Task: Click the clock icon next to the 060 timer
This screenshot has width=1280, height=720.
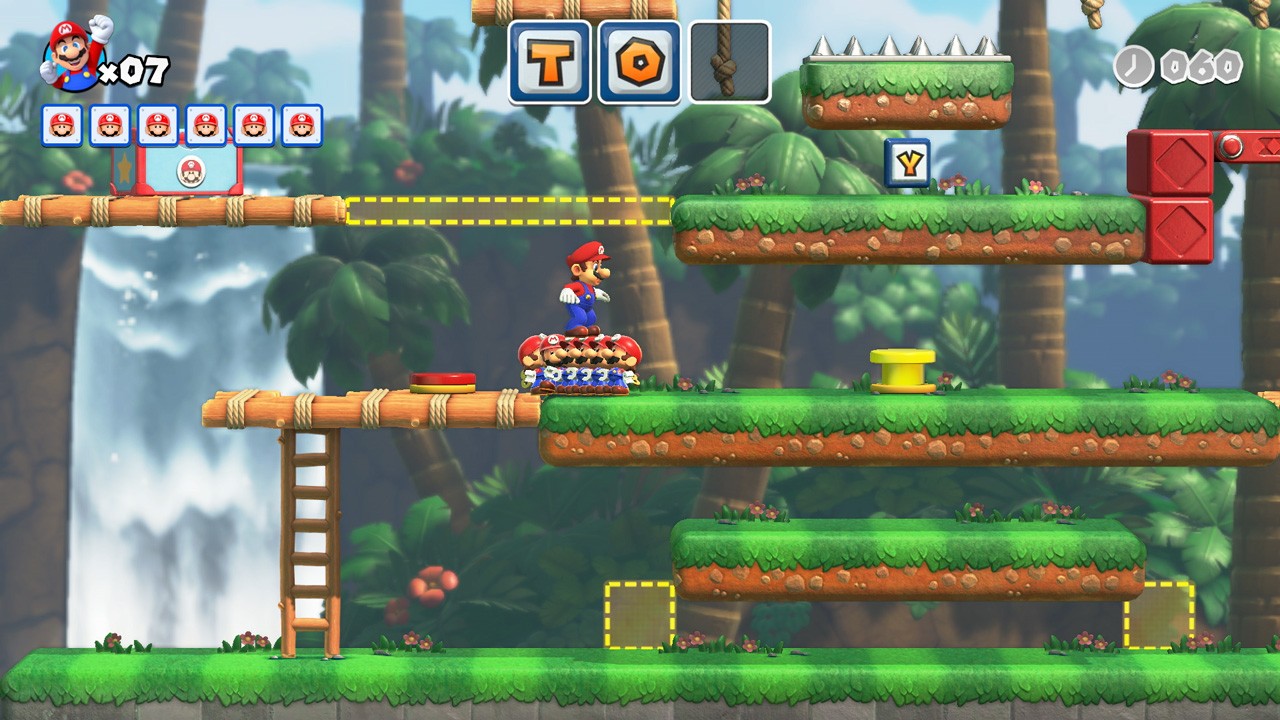Action: coord(1135,64)
